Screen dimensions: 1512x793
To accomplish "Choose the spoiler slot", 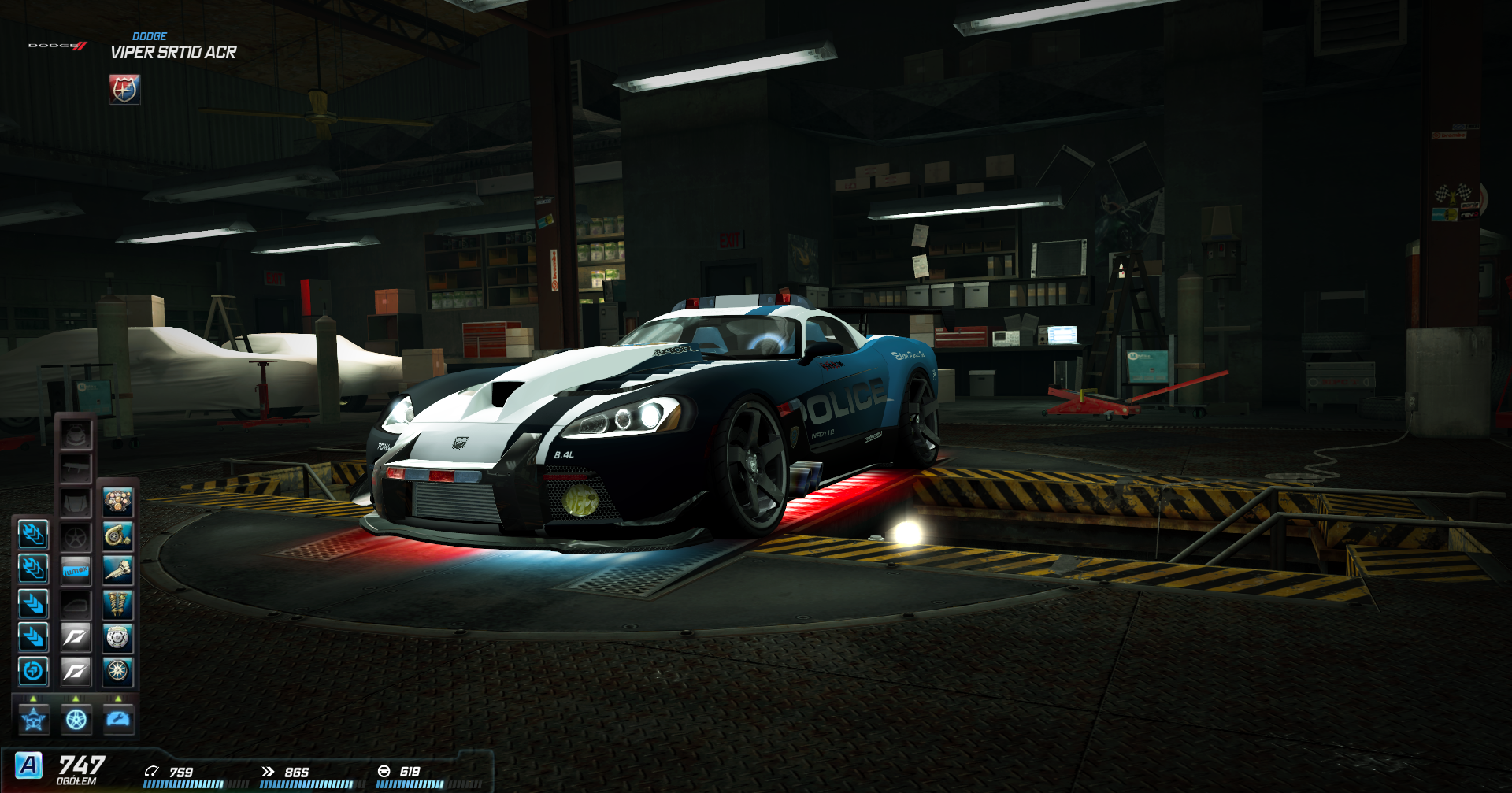I will coord(76,469).
